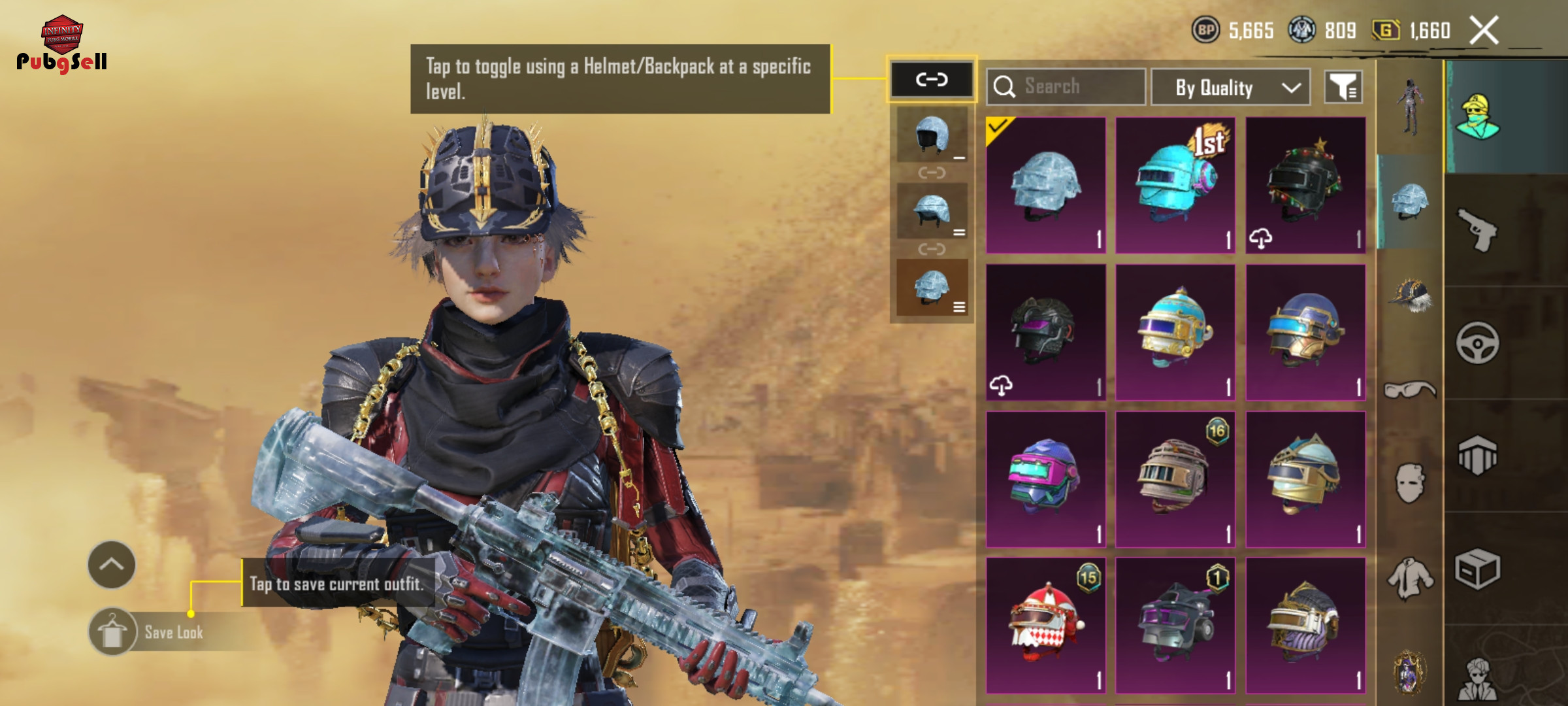Screen dimensions: 1568x706
Task: Choose the cyan helmet with 1st badge
Action: pos(1175,185)
